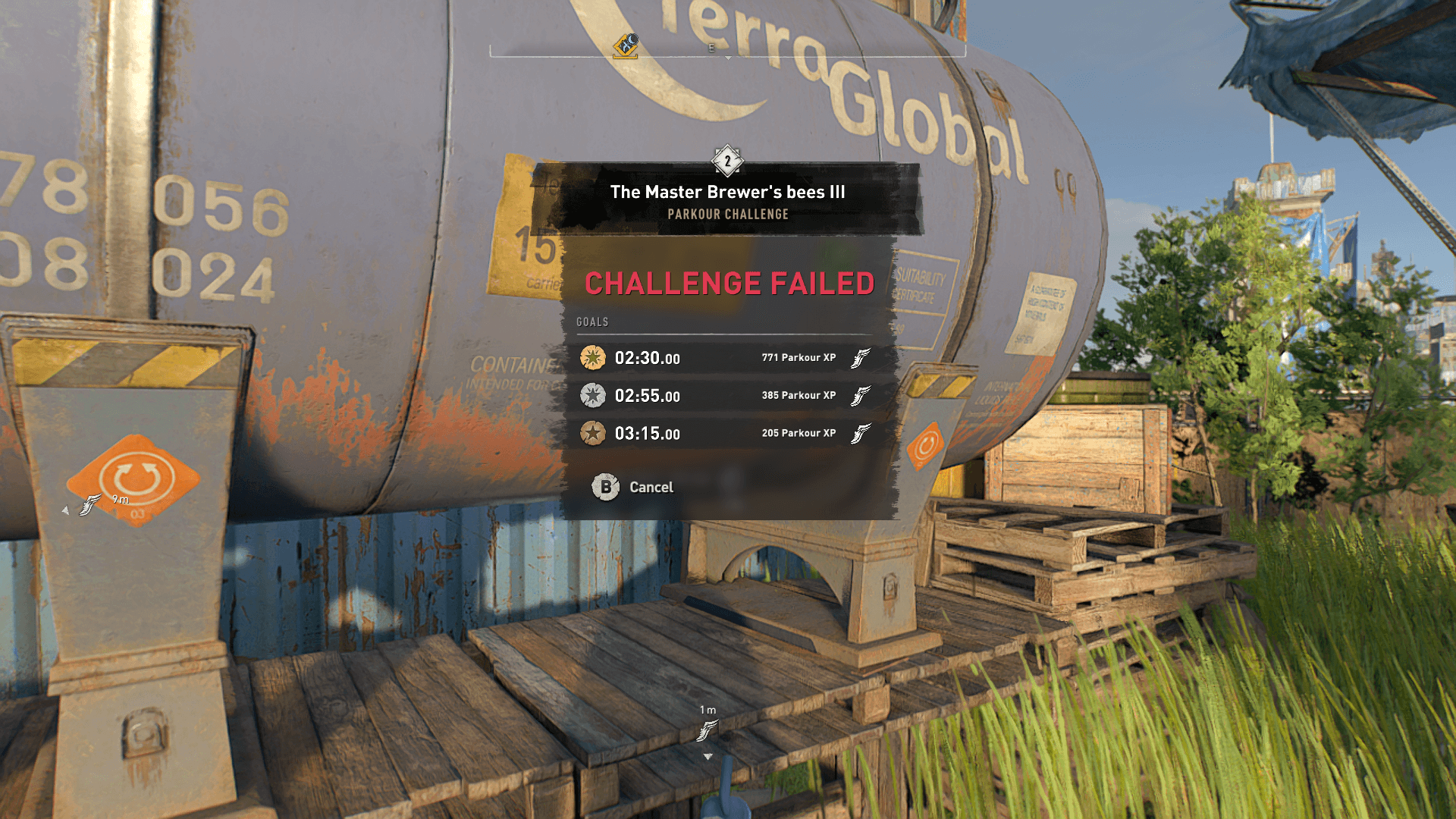Click the winged shoe icon beside 771 Parkour XP
The image size is (1456, 819).
coord(861,357)
